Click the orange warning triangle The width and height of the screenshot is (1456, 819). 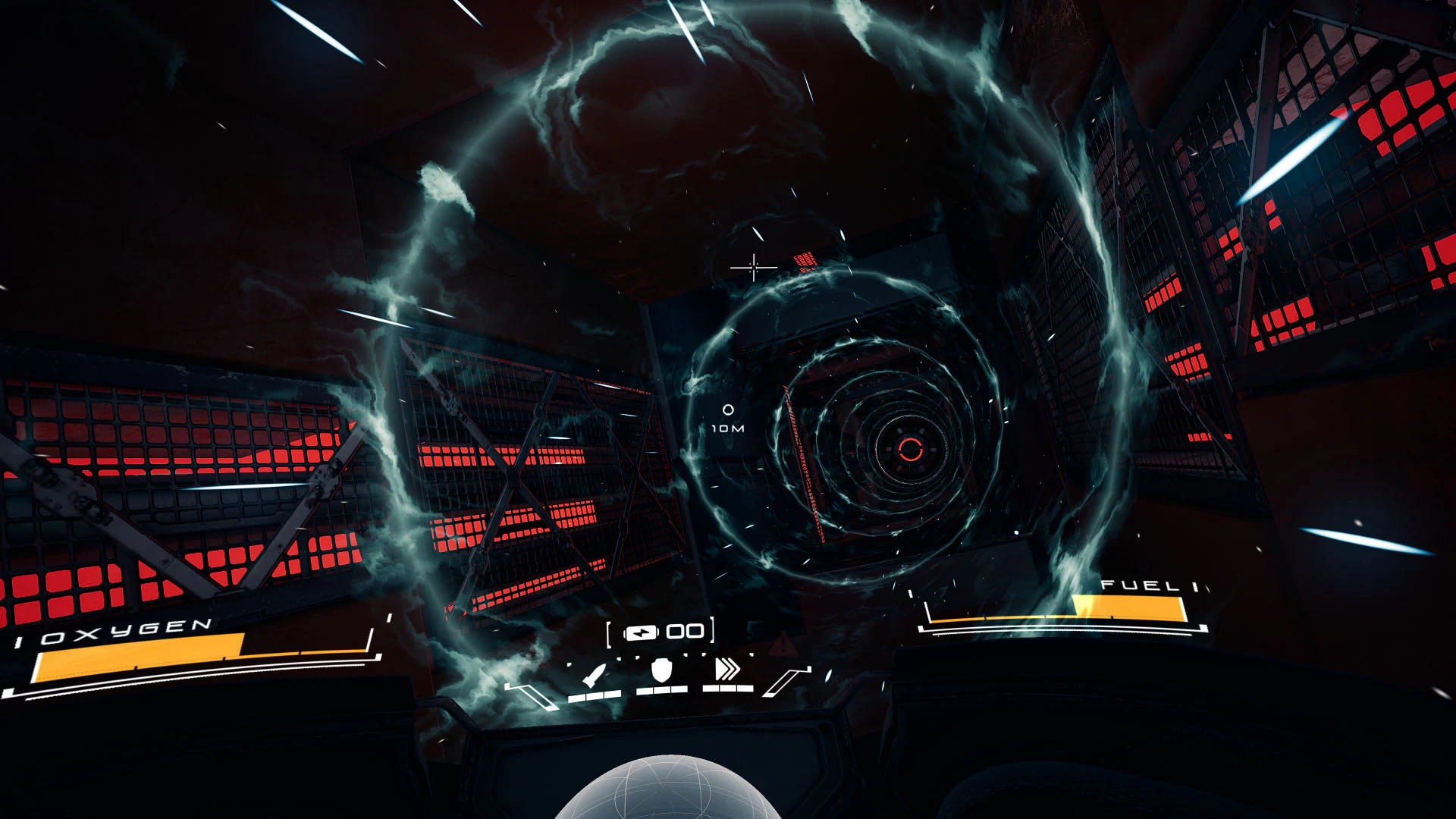(784, 644)
